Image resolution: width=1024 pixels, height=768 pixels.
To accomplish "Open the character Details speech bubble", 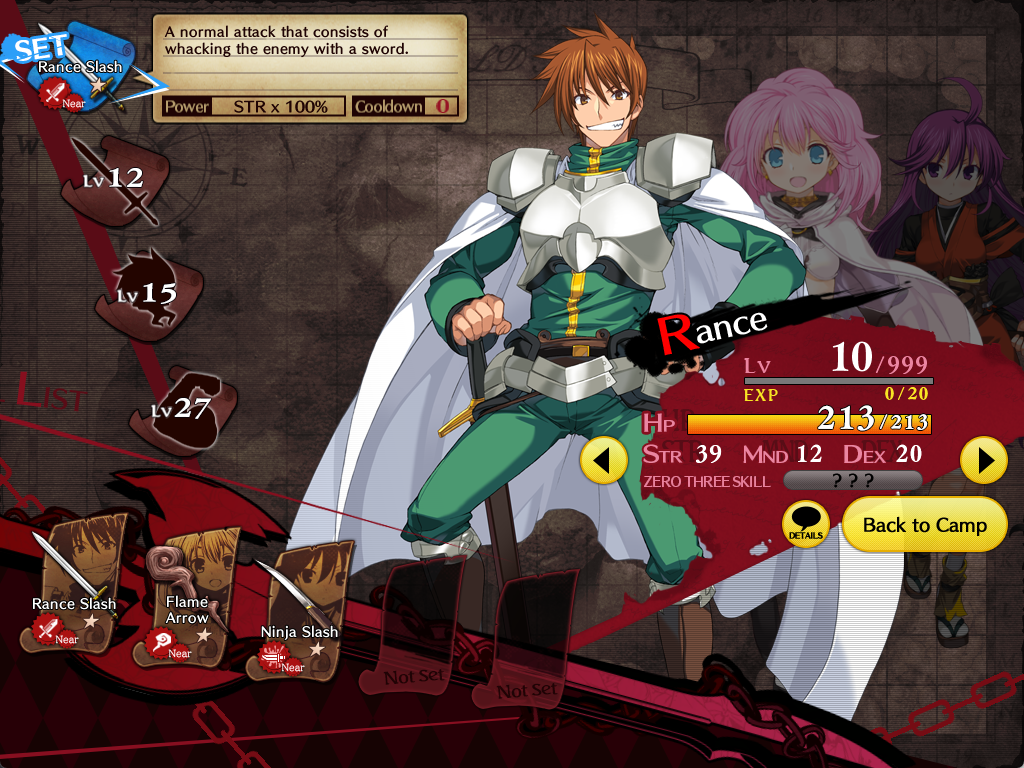I will coord(805,523).
